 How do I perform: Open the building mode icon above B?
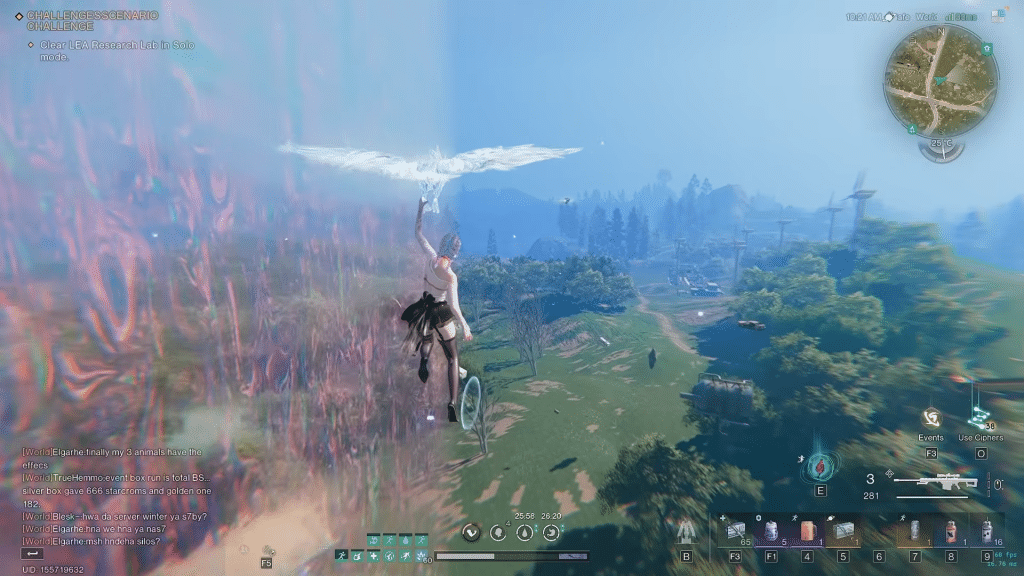click(x=686, y=531)
